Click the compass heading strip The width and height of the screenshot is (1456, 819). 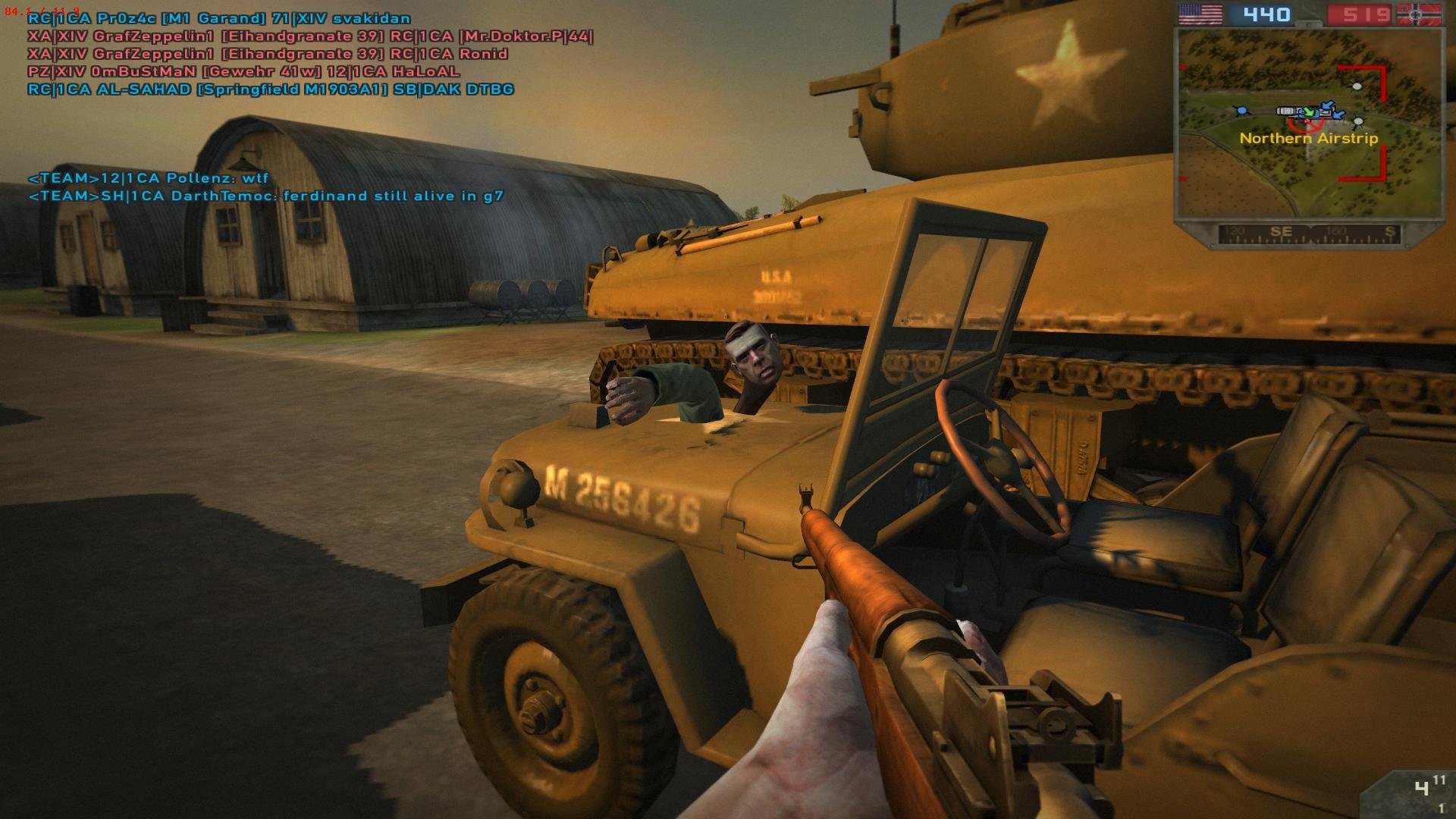coord(1308,234)
